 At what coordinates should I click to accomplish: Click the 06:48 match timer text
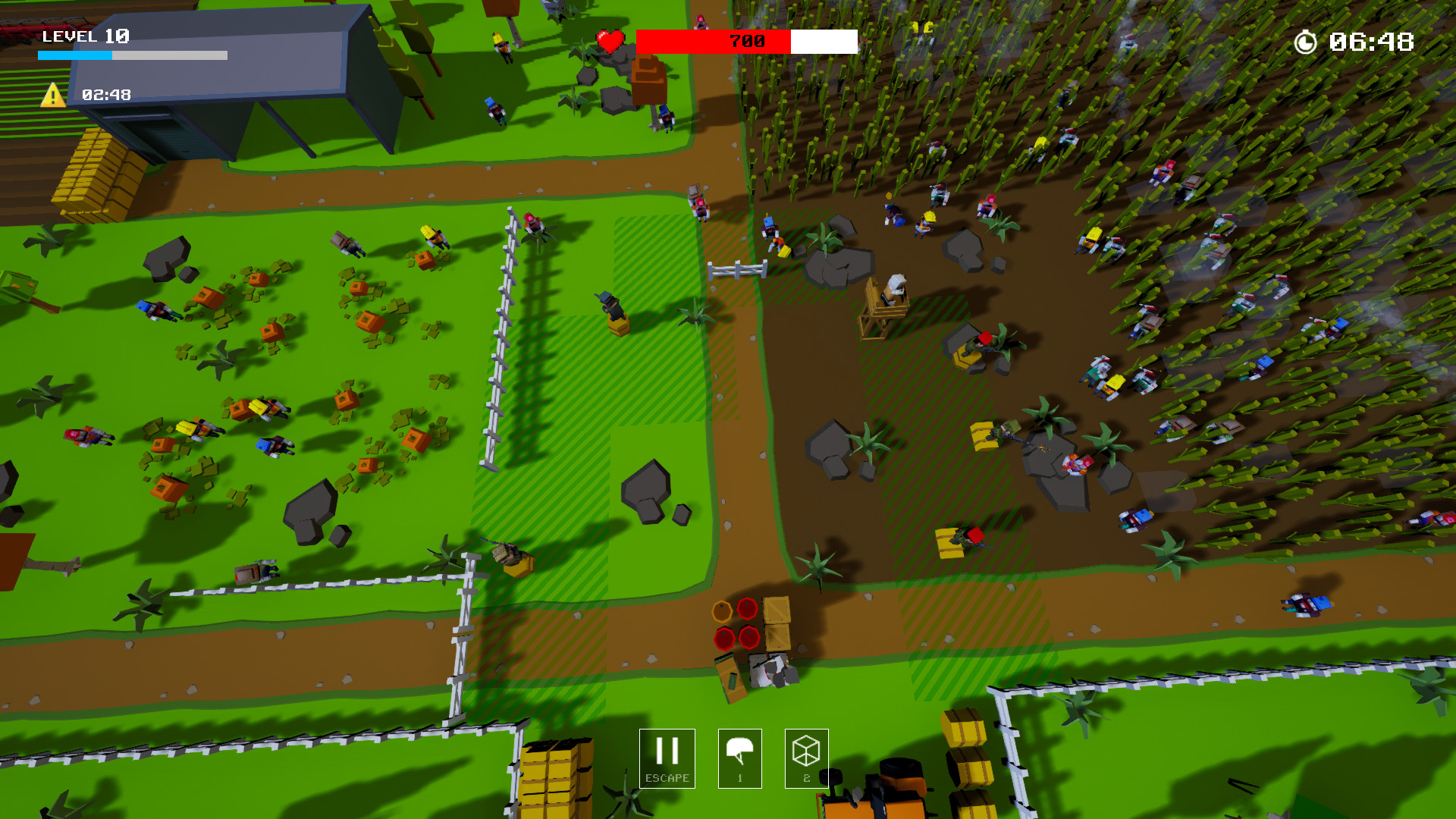tap(1373, 42)
